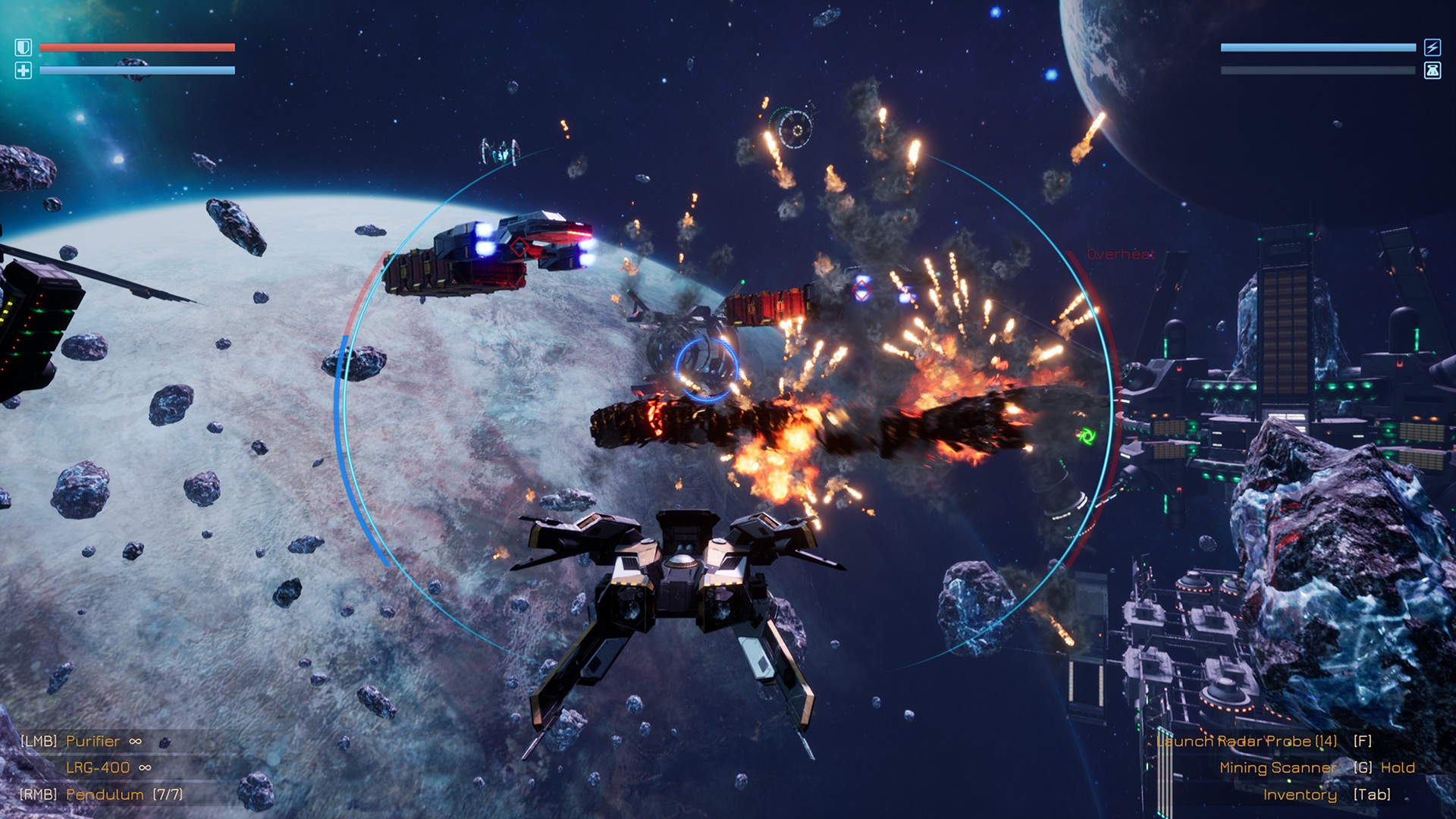
Task: Select the health cross icon at top left
Action: click(23, 70)
